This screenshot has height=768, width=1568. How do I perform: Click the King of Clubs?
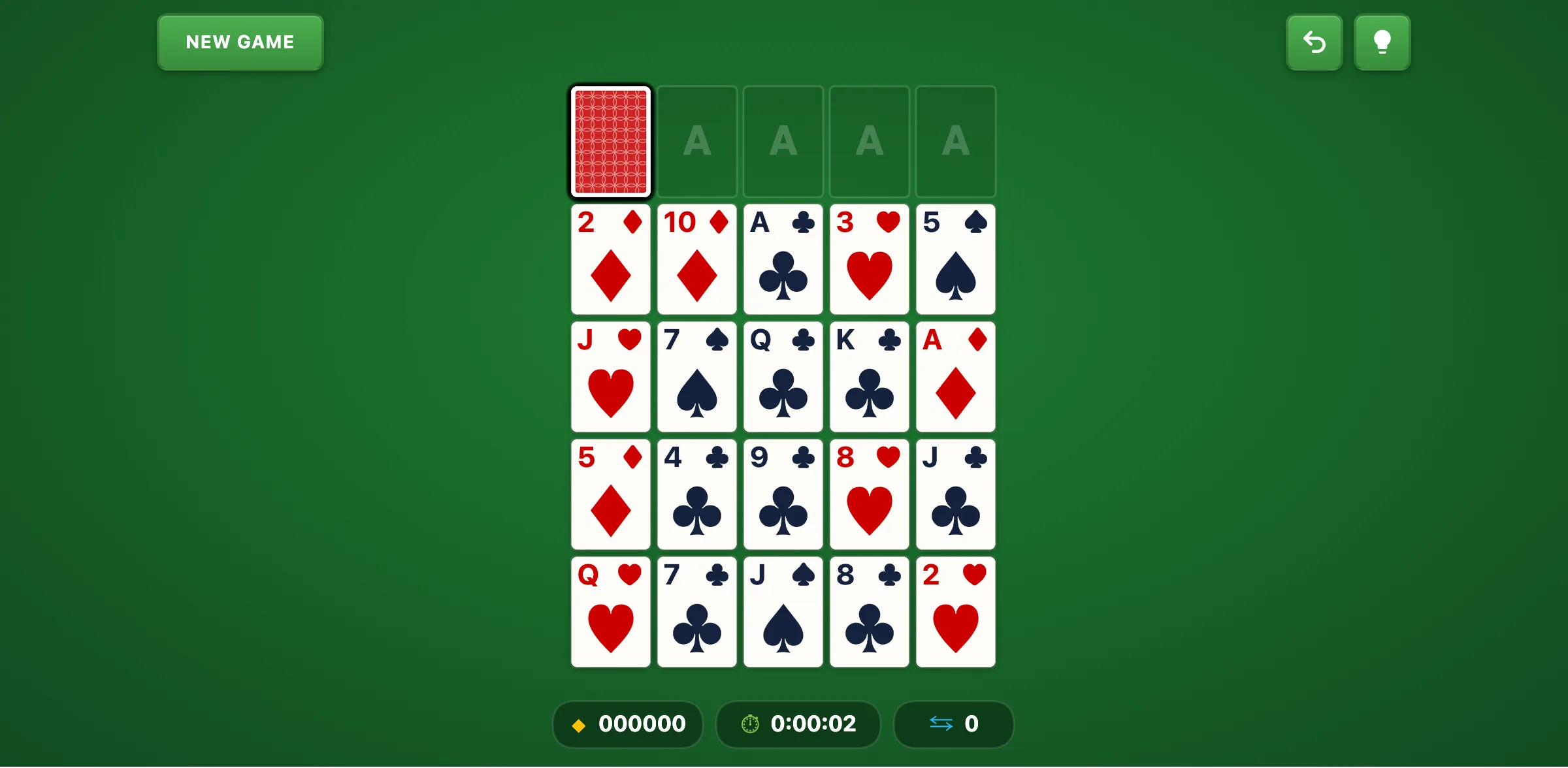pyautogui.click(x=869, y=377)
